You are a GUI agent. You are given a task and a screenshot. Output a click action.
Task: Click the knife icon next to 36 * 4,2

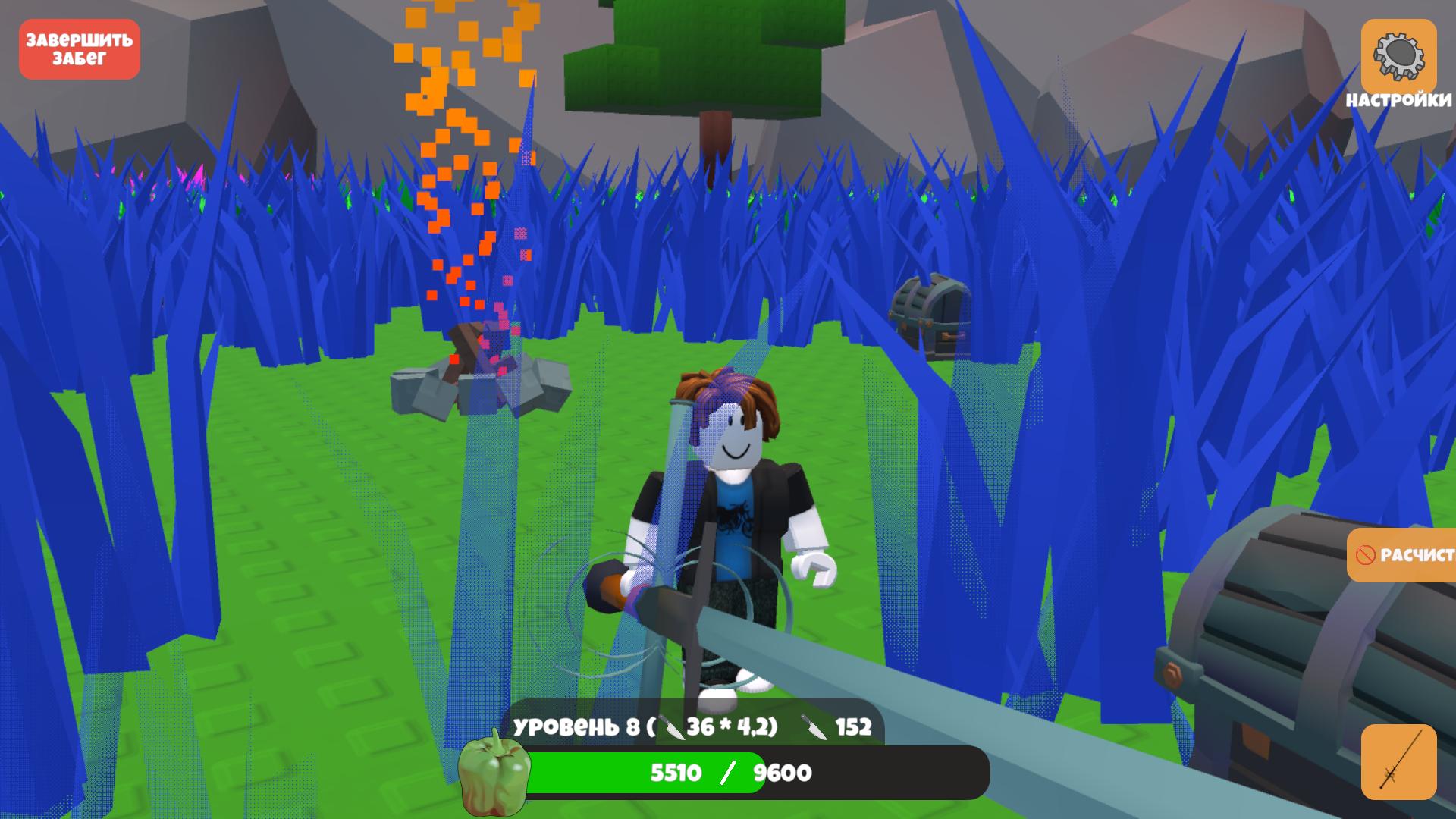pos(673,726)
